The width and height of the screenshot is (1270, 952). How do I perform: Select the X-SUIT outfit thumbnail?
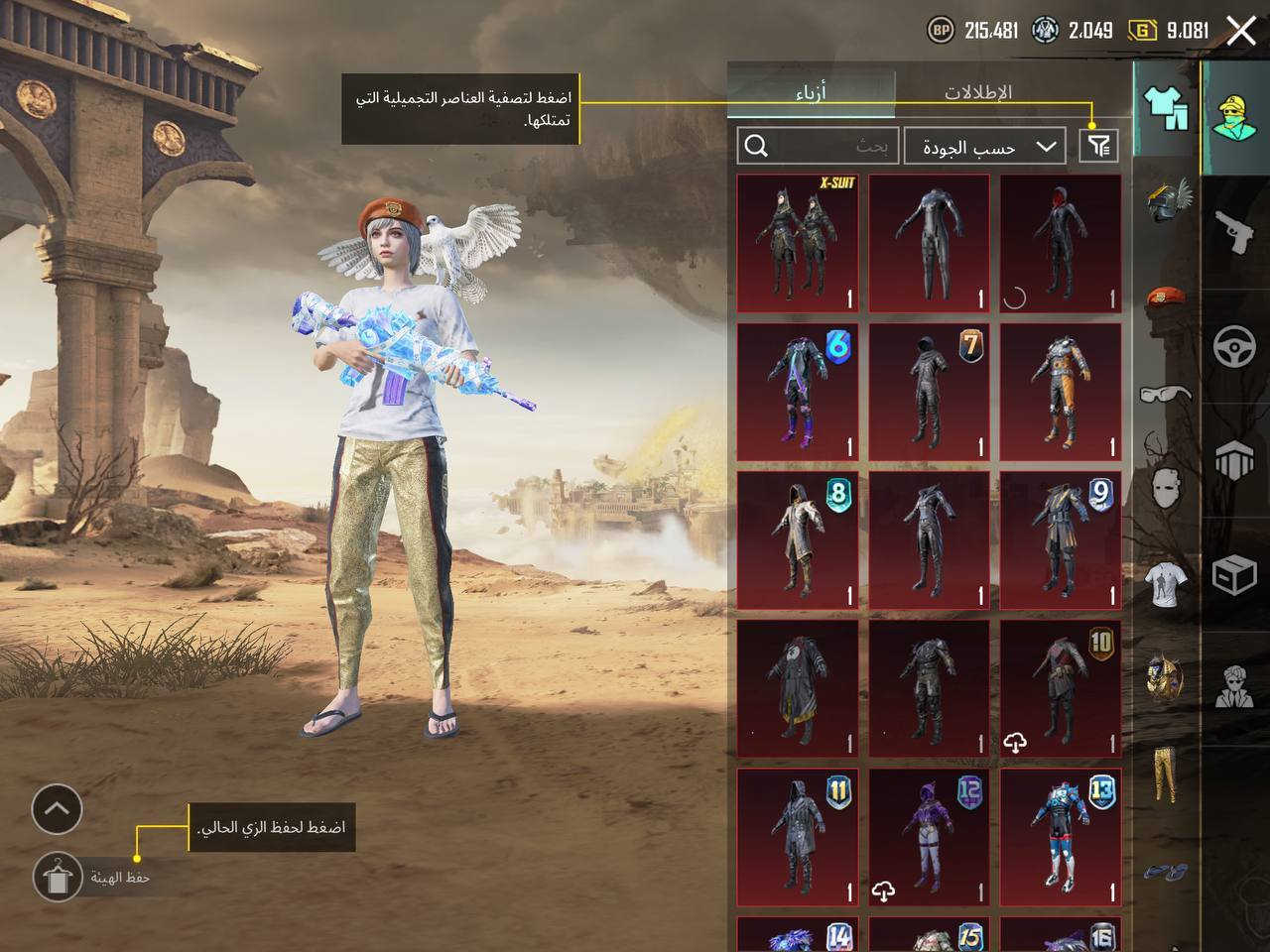pyautogui.click(x=799, y=241)
